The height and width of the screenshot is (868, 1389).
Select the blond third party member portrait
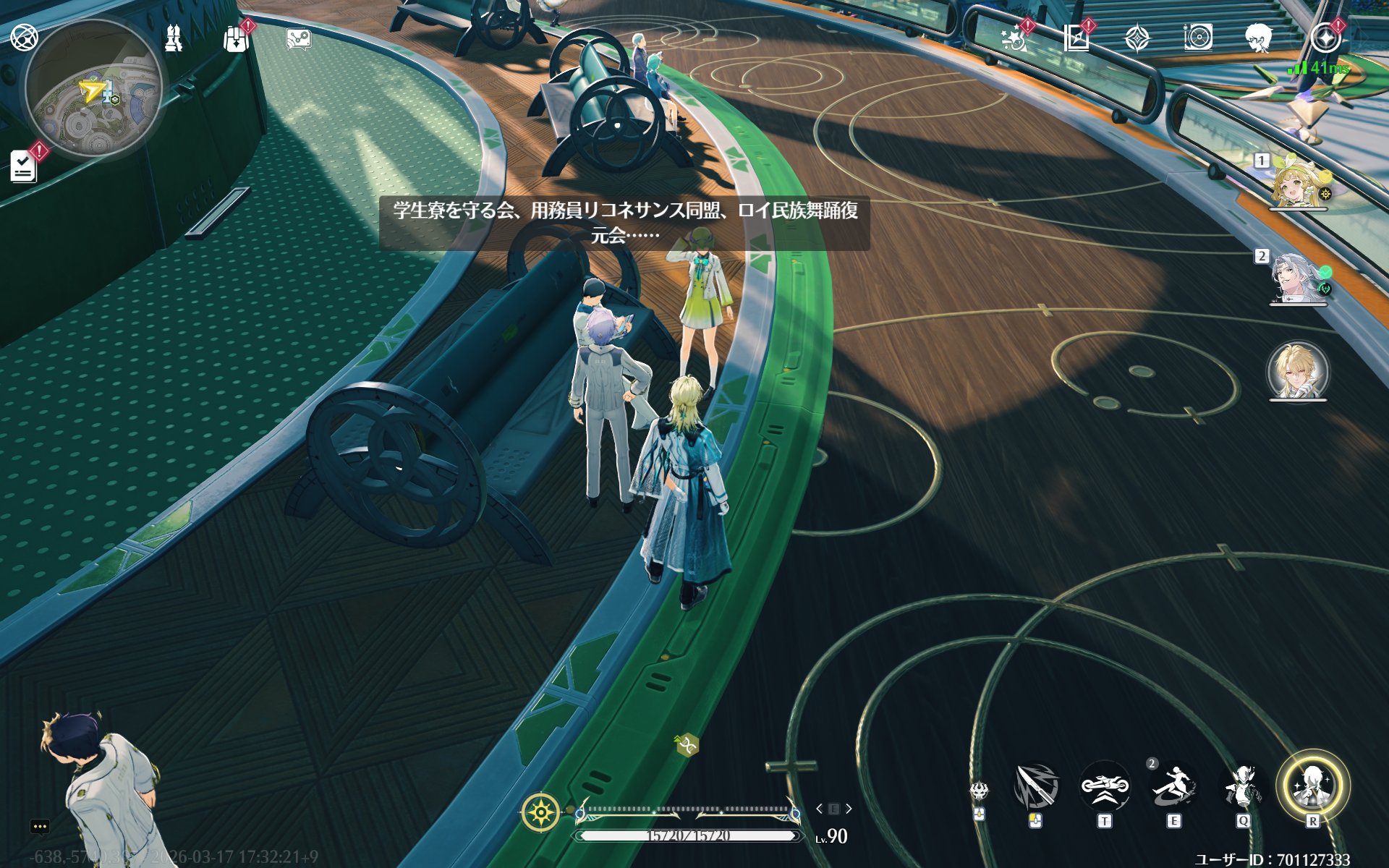1298,372
